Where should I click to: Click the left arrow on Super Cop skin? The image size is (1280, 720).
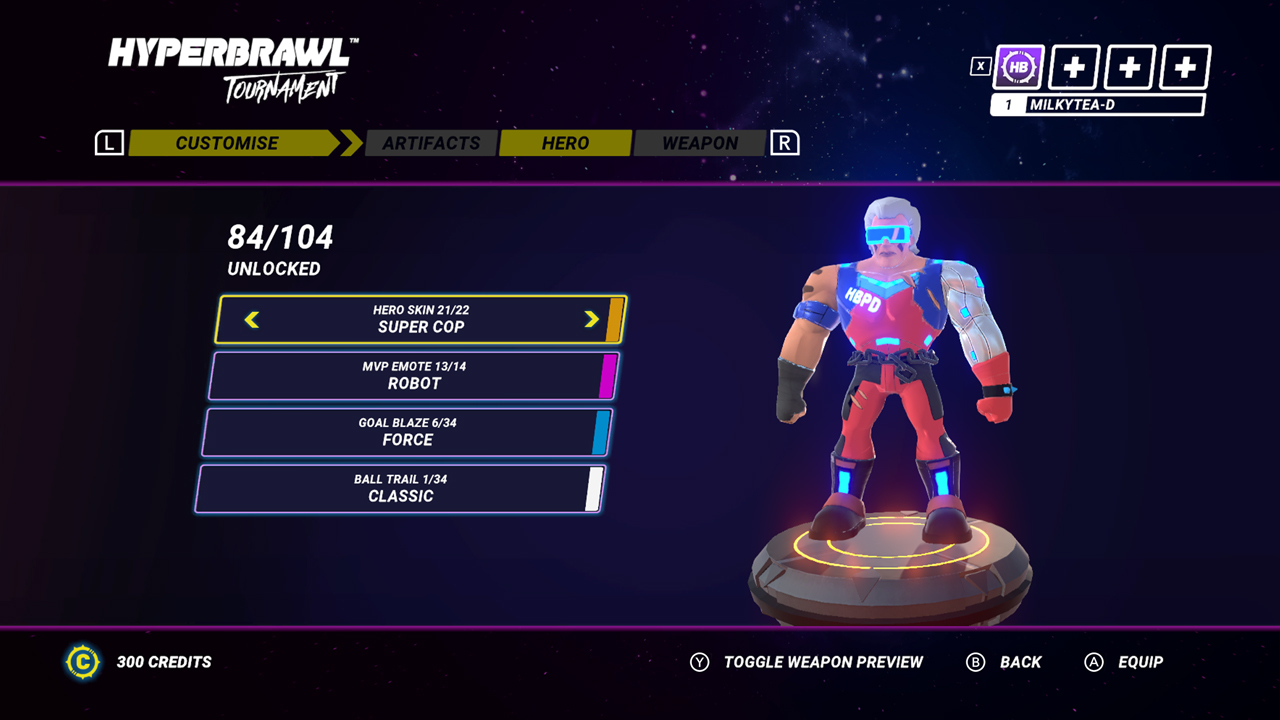(252, 319)
